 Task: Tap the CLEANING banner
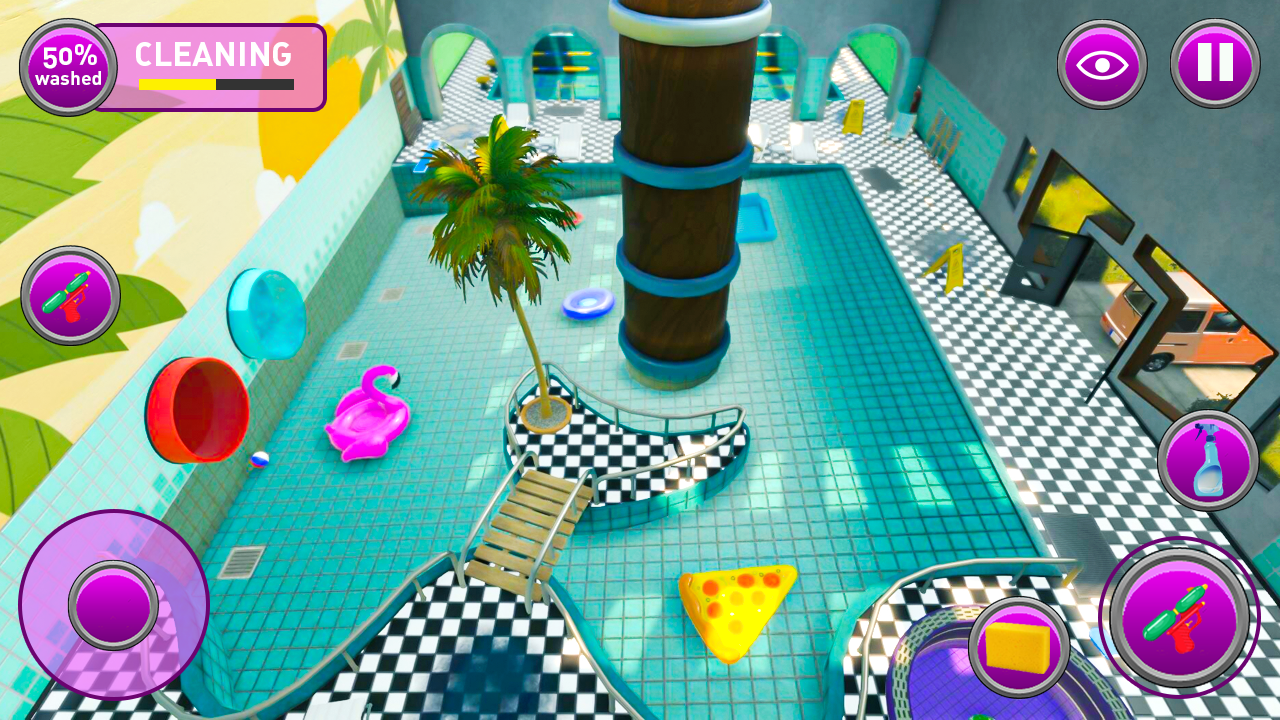pos(213,55)
